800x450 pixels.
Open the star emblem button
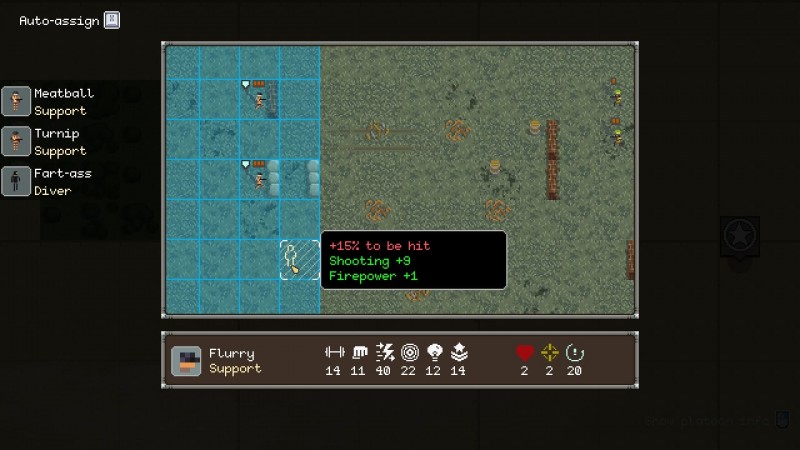pyautogui.click(x=739, y=236)
